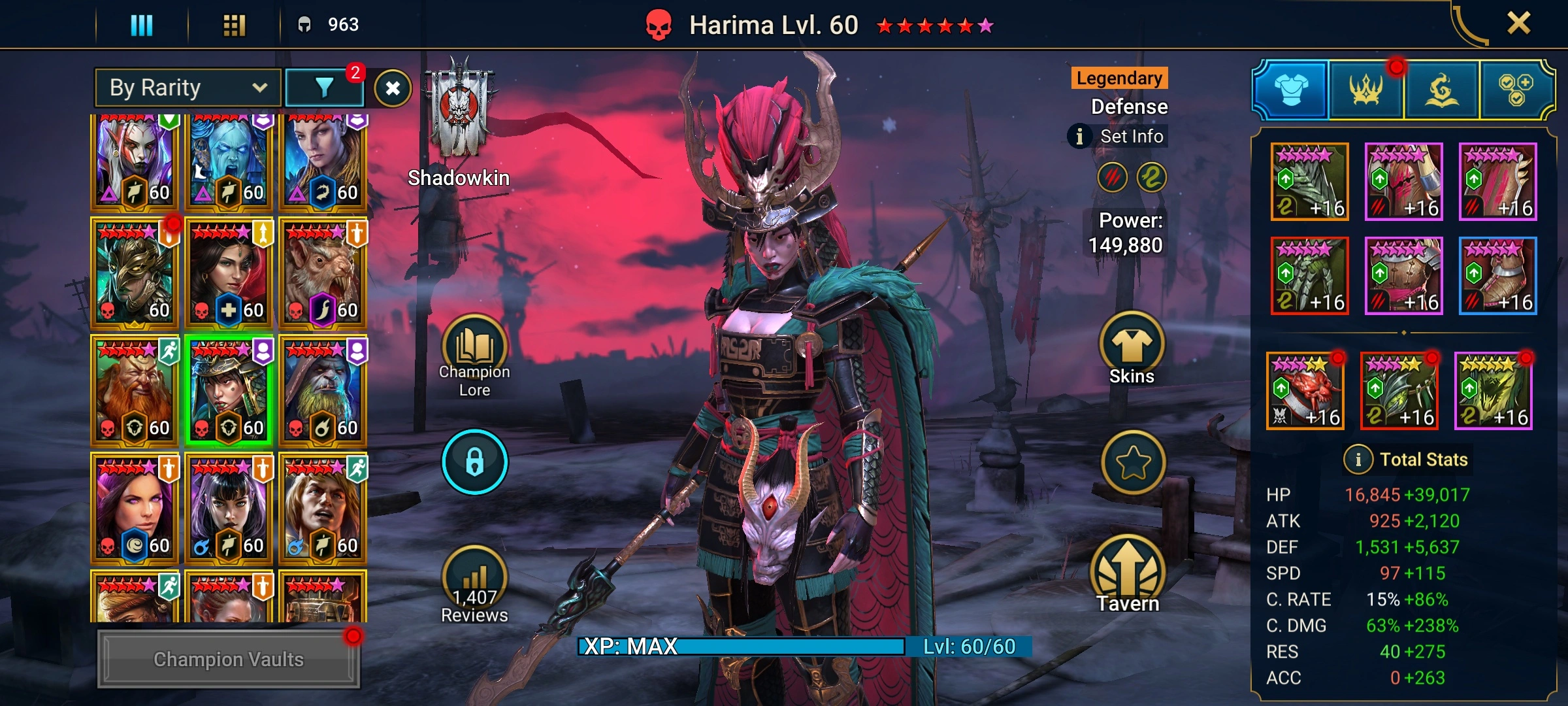Switch to the equipment armor tab
The image size is (1568, 706).
(1291, 91)
